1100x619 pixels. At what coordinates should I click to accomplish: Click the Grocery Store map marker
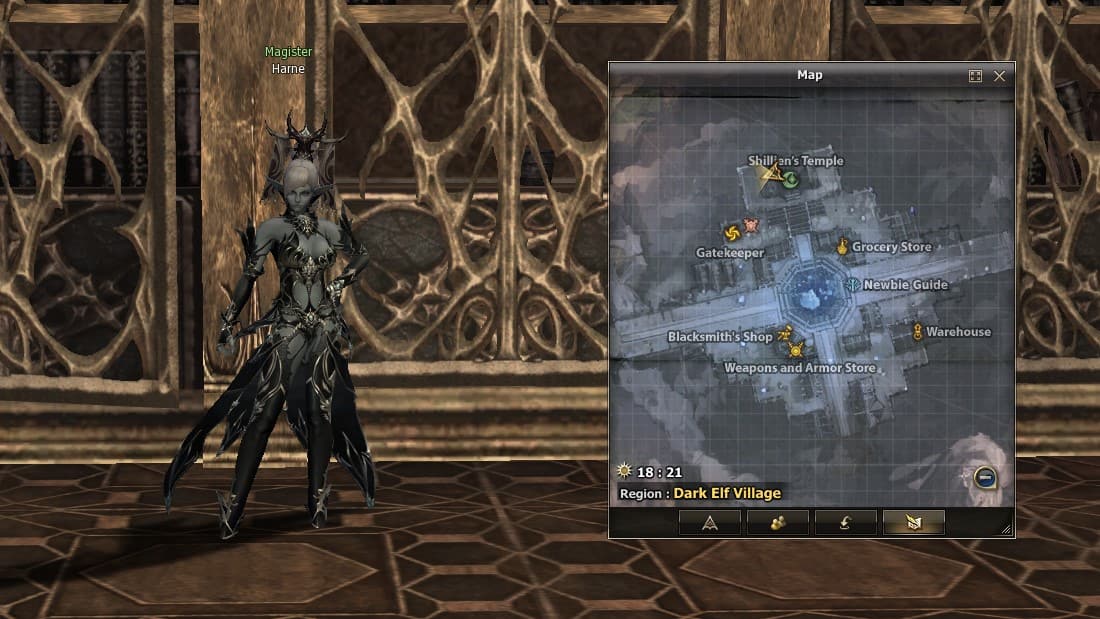[843, 246]
